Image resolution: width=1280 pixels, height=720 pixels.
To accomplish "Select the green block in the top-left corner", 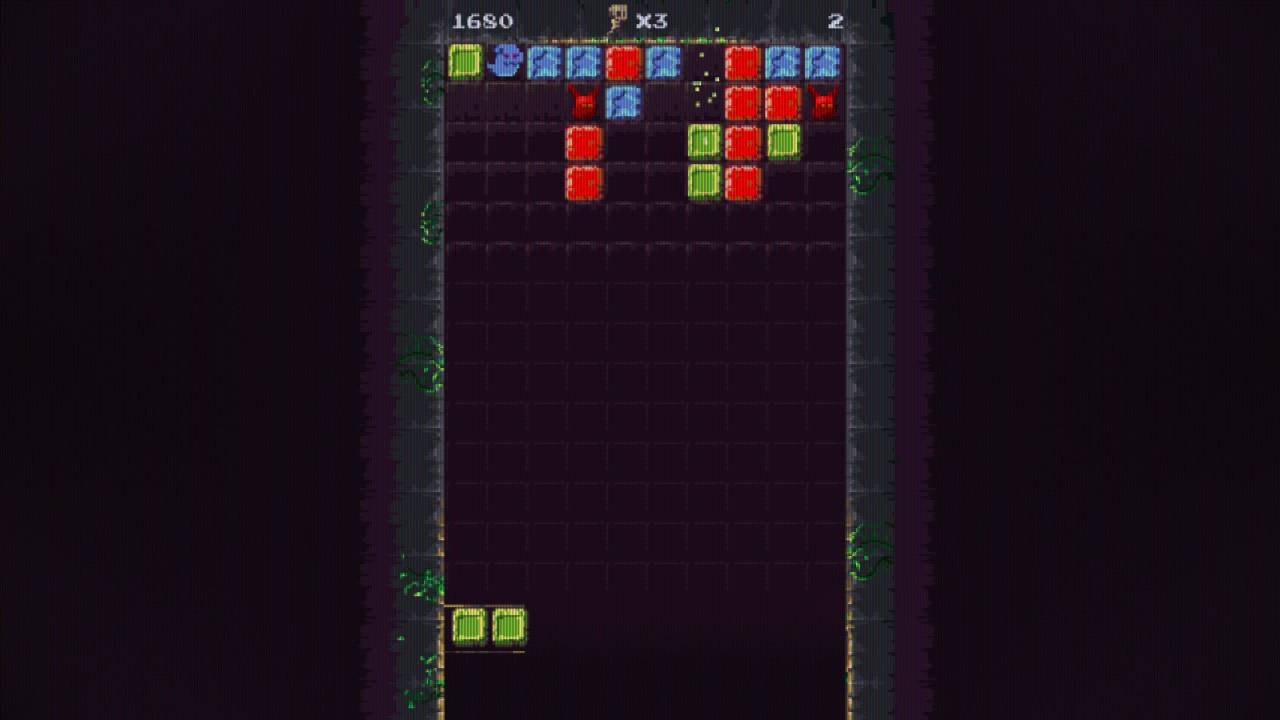I will [x=466, y=64].
